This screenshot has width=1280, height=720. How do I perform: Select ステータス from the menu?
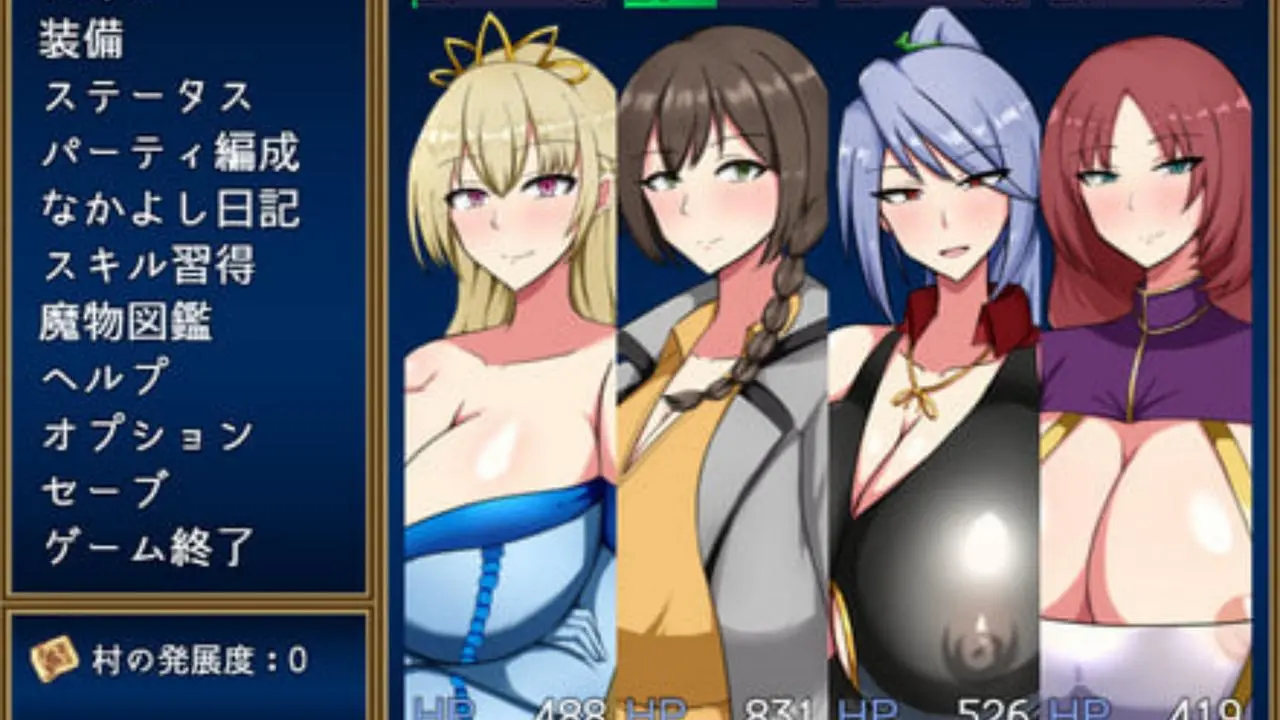[147, 97]
